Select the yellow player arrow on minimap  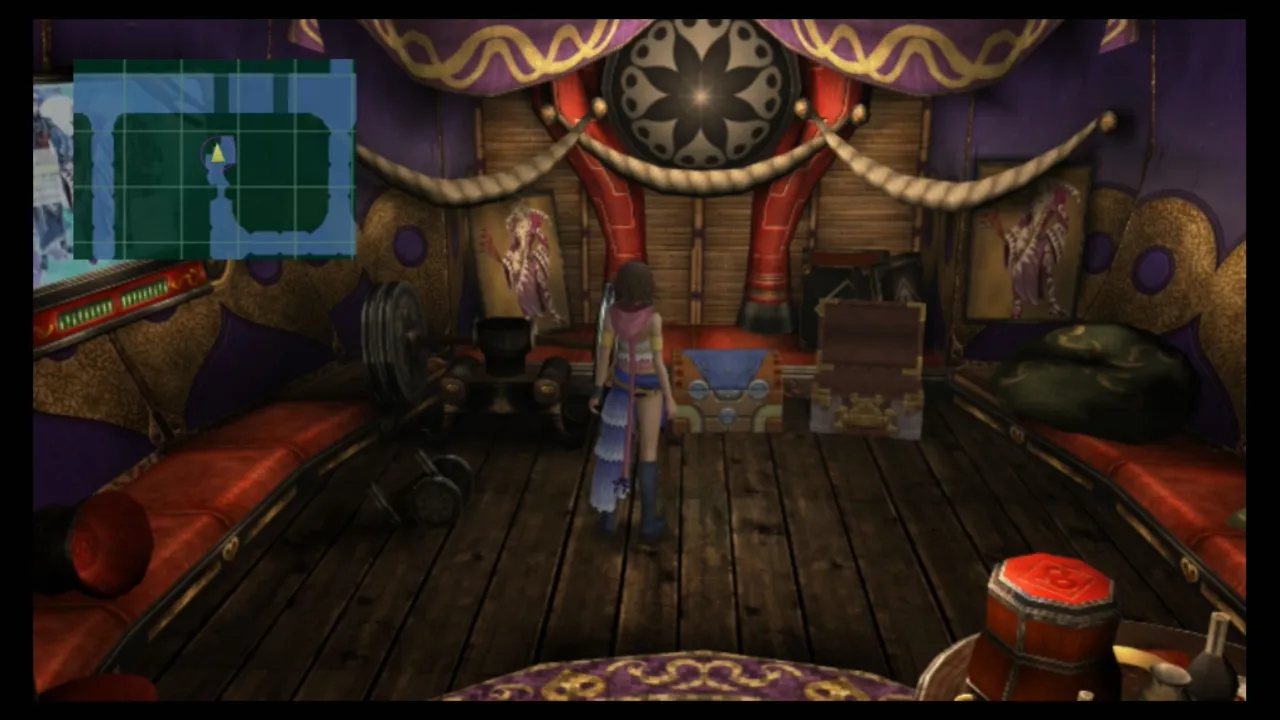pyautogui.click(x=217, y=153)
